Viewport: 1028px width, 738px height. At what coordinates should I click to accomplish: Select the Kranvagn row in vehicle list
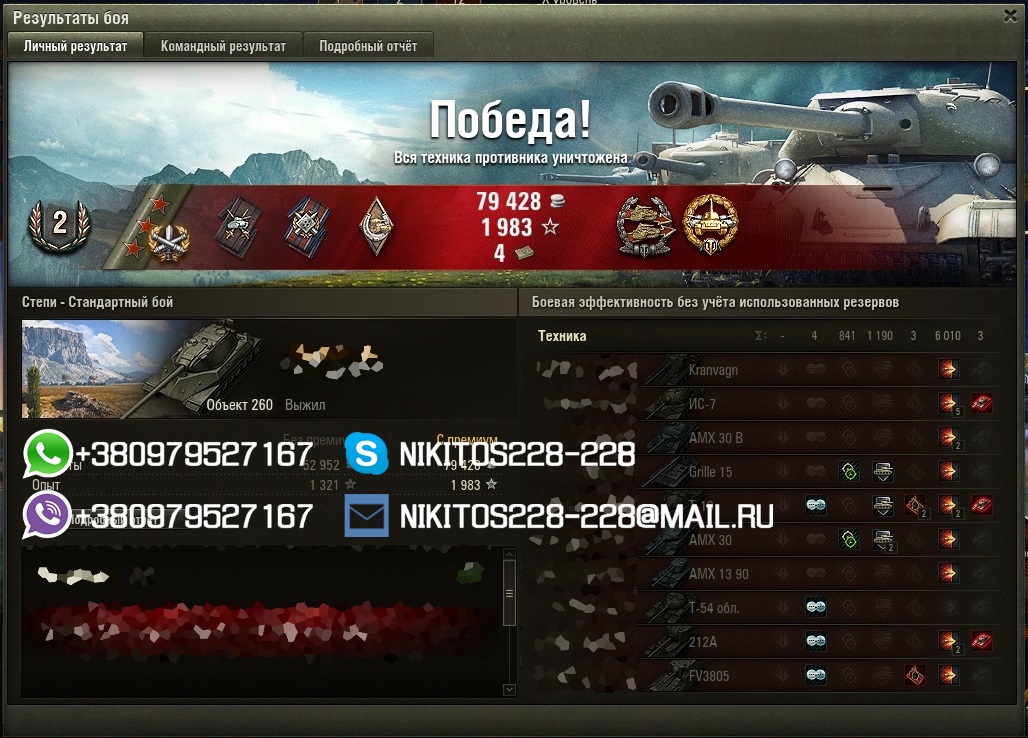click(713, 370)
